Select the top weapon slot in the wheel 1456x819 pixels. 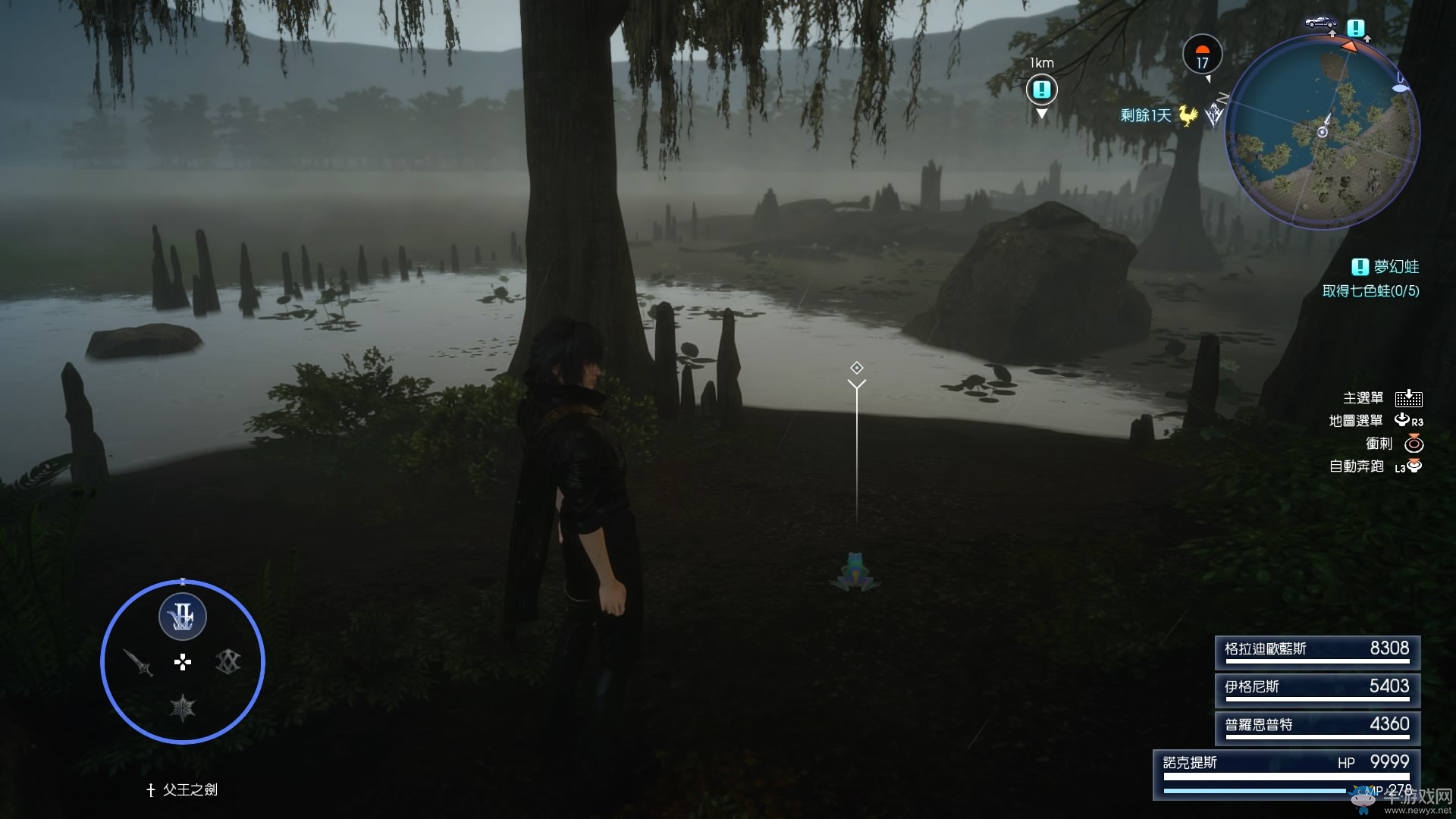click(182, 617)
